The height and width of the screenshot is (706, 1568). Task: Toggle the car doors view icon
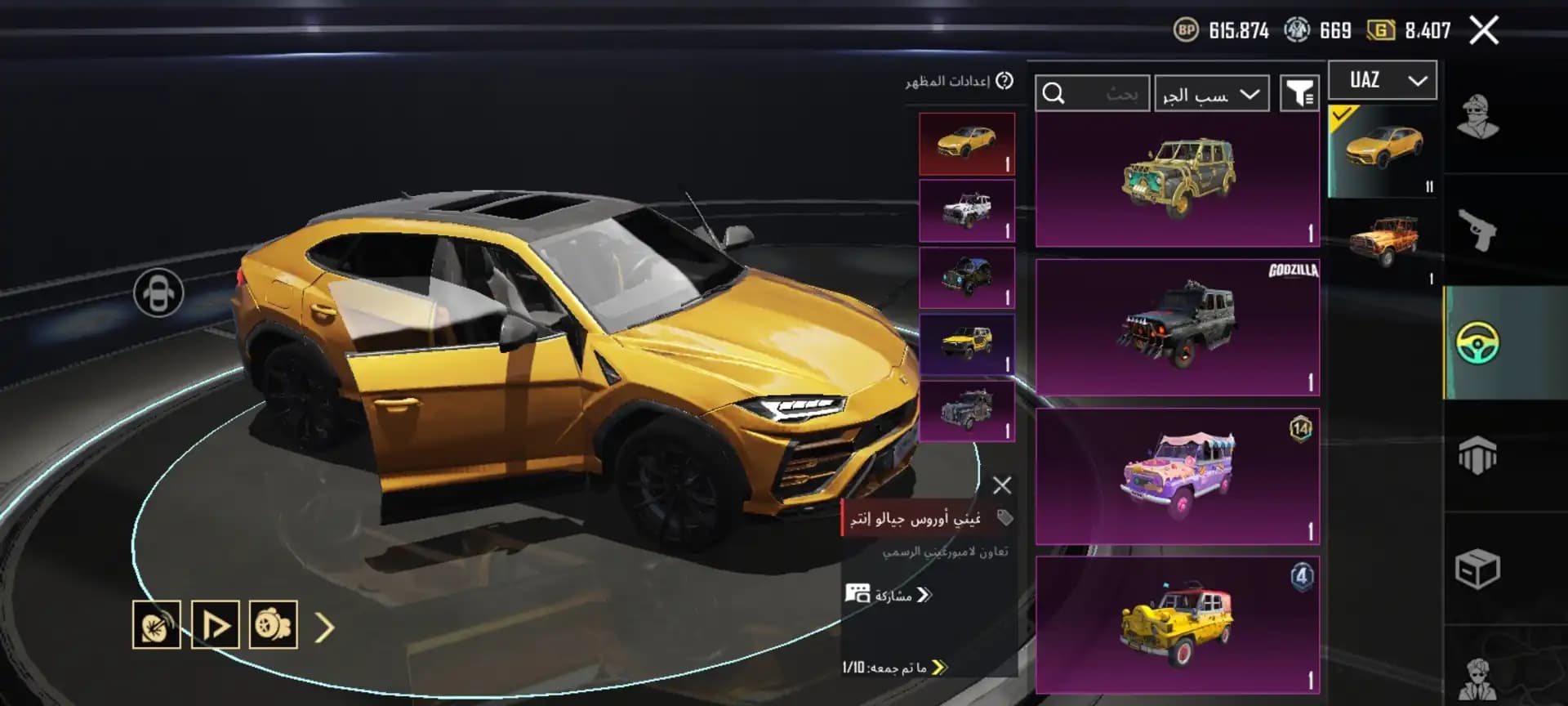coord(158,293)
